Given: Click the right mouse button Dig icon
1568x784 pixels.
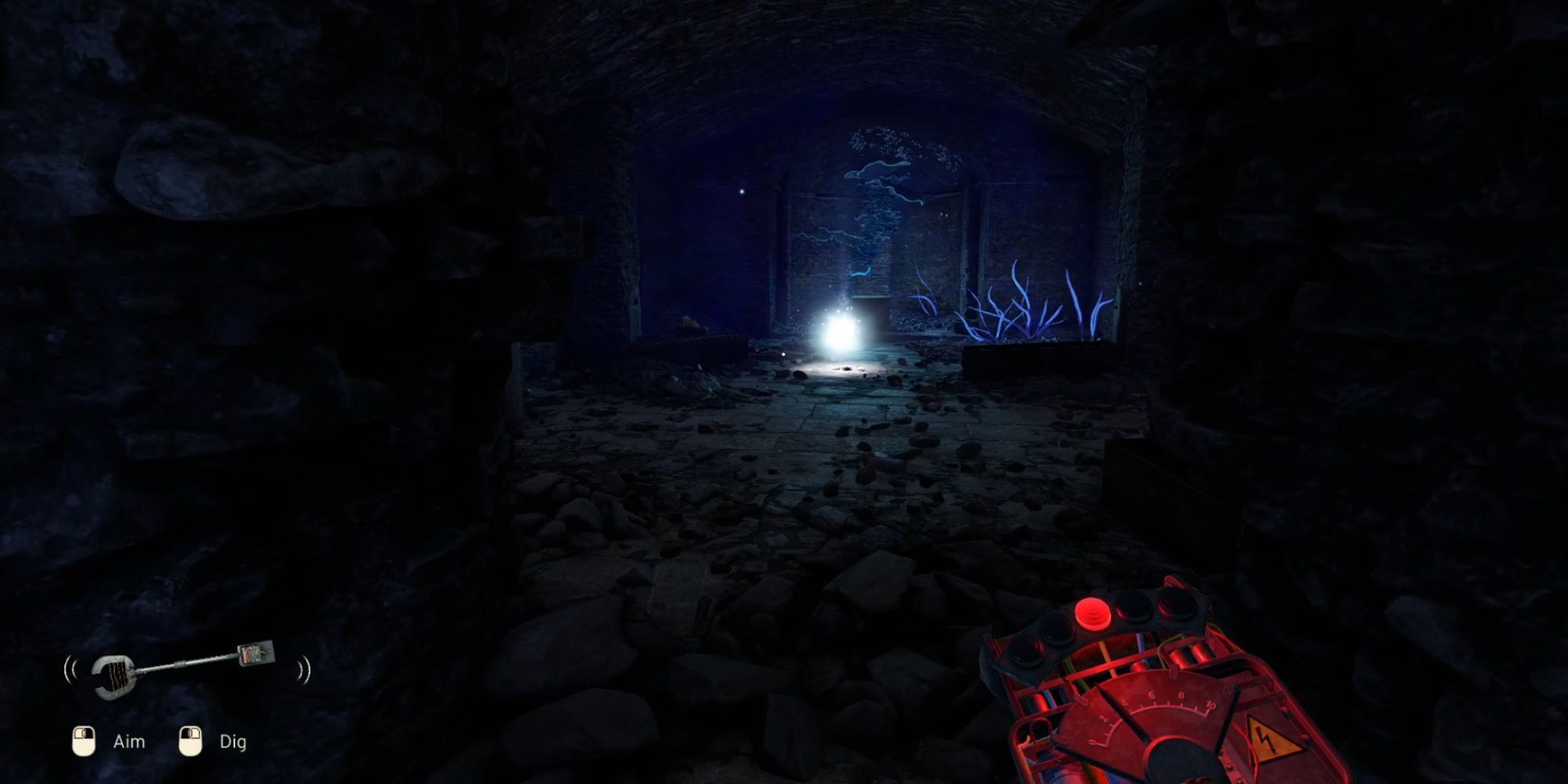Looking at the screenshot, I should (x=190, y=742).
